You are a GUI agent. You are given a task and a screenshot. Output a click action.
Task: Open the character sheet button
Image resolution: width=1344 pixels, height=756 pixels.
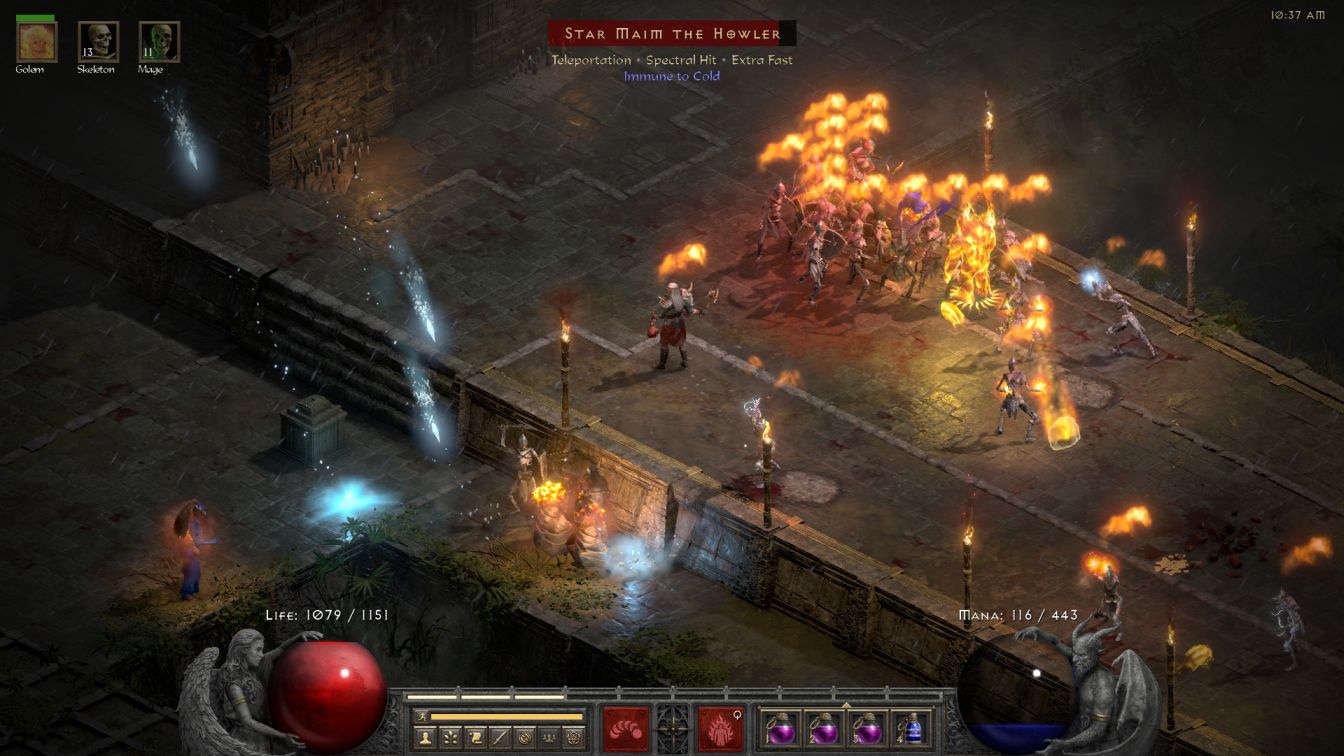[425, 738]
